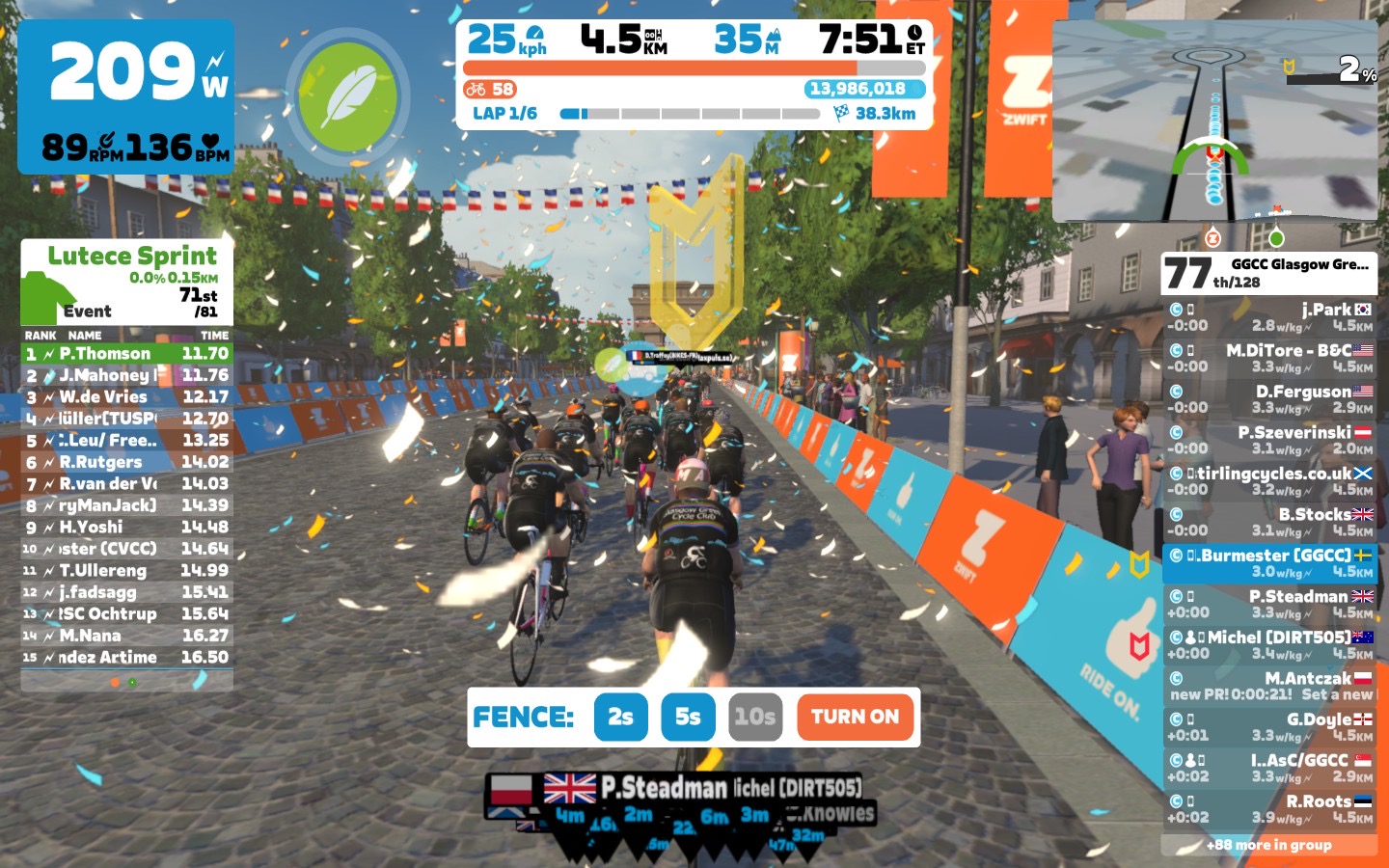Select P.Thomson in sprint leaderboard
The image size is (1389, 868).
click(127, 354)
